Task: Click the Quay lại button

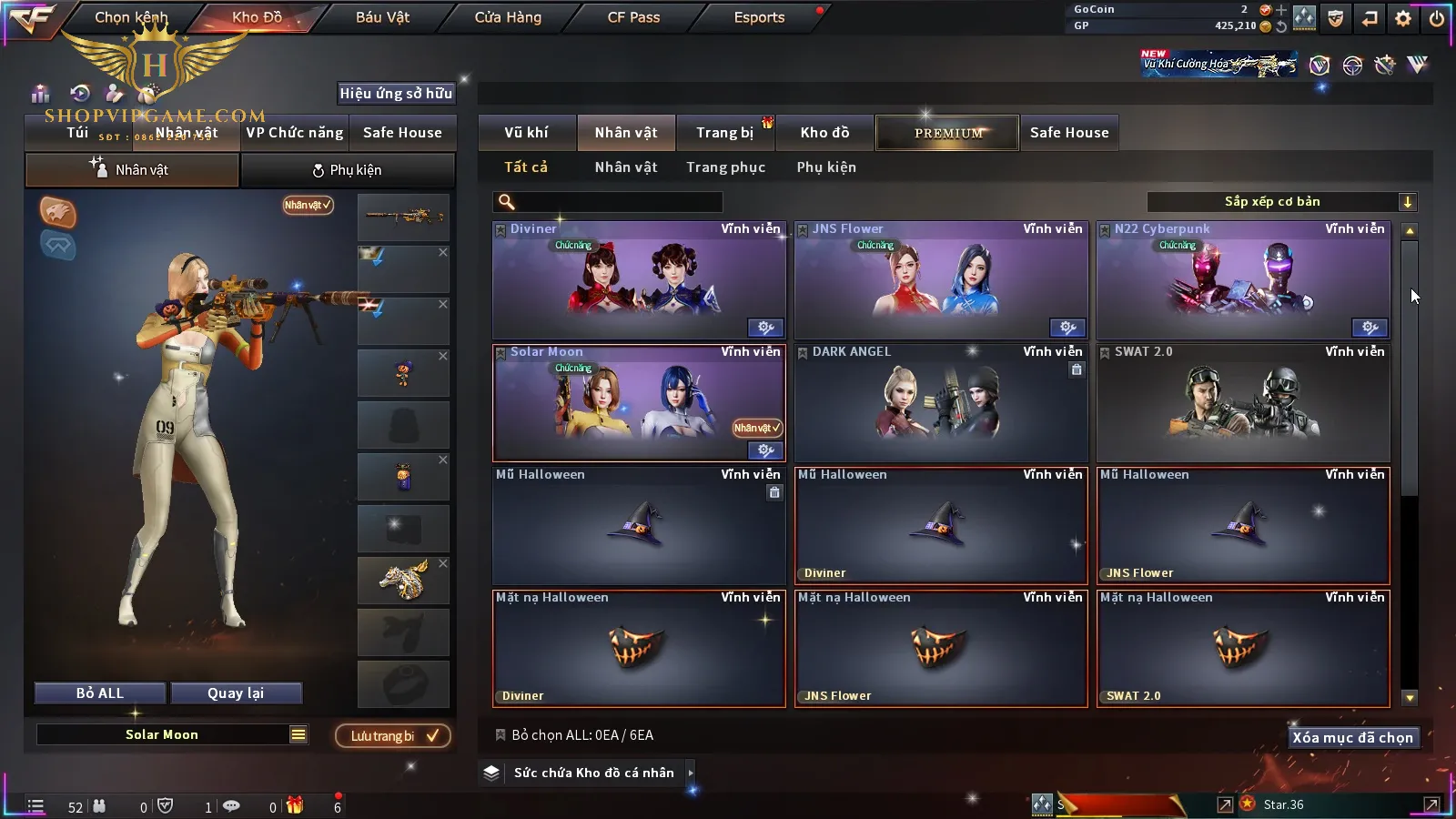Action: pos(236,693)
